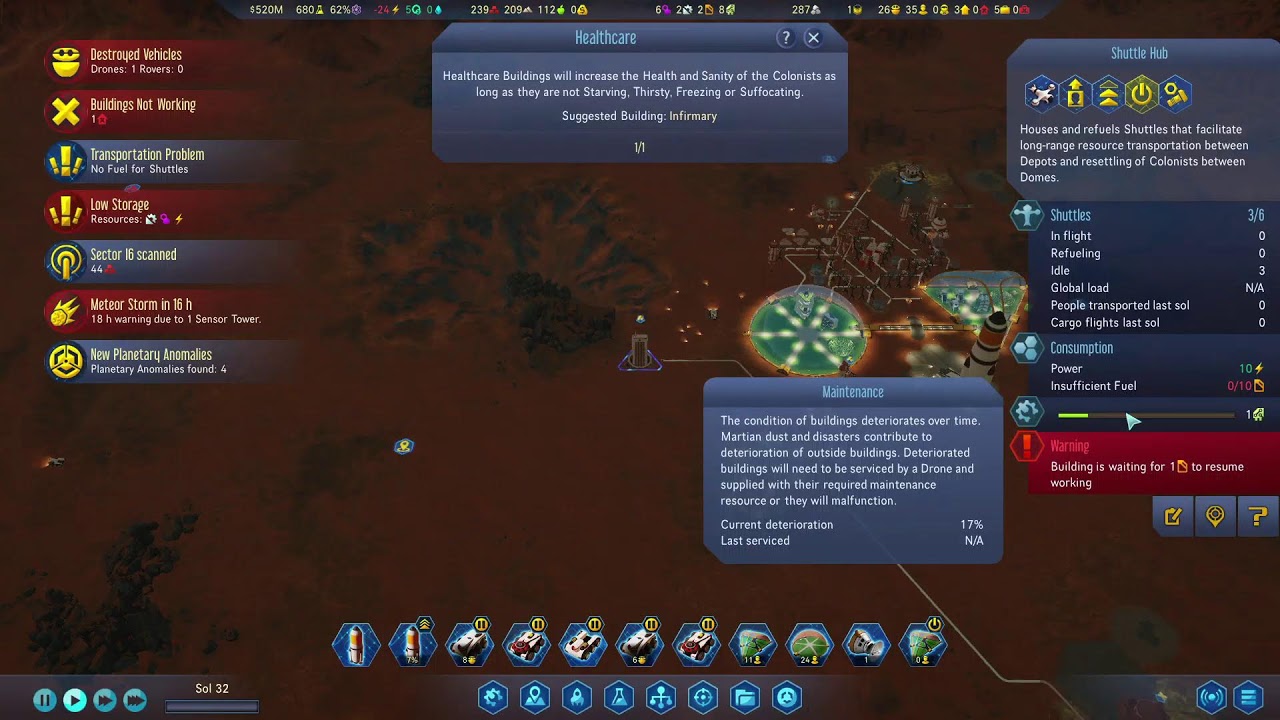This screenshot has width=1280, height=720.
Task: Open the build menu gear icon
Action: tap(493, 697)
